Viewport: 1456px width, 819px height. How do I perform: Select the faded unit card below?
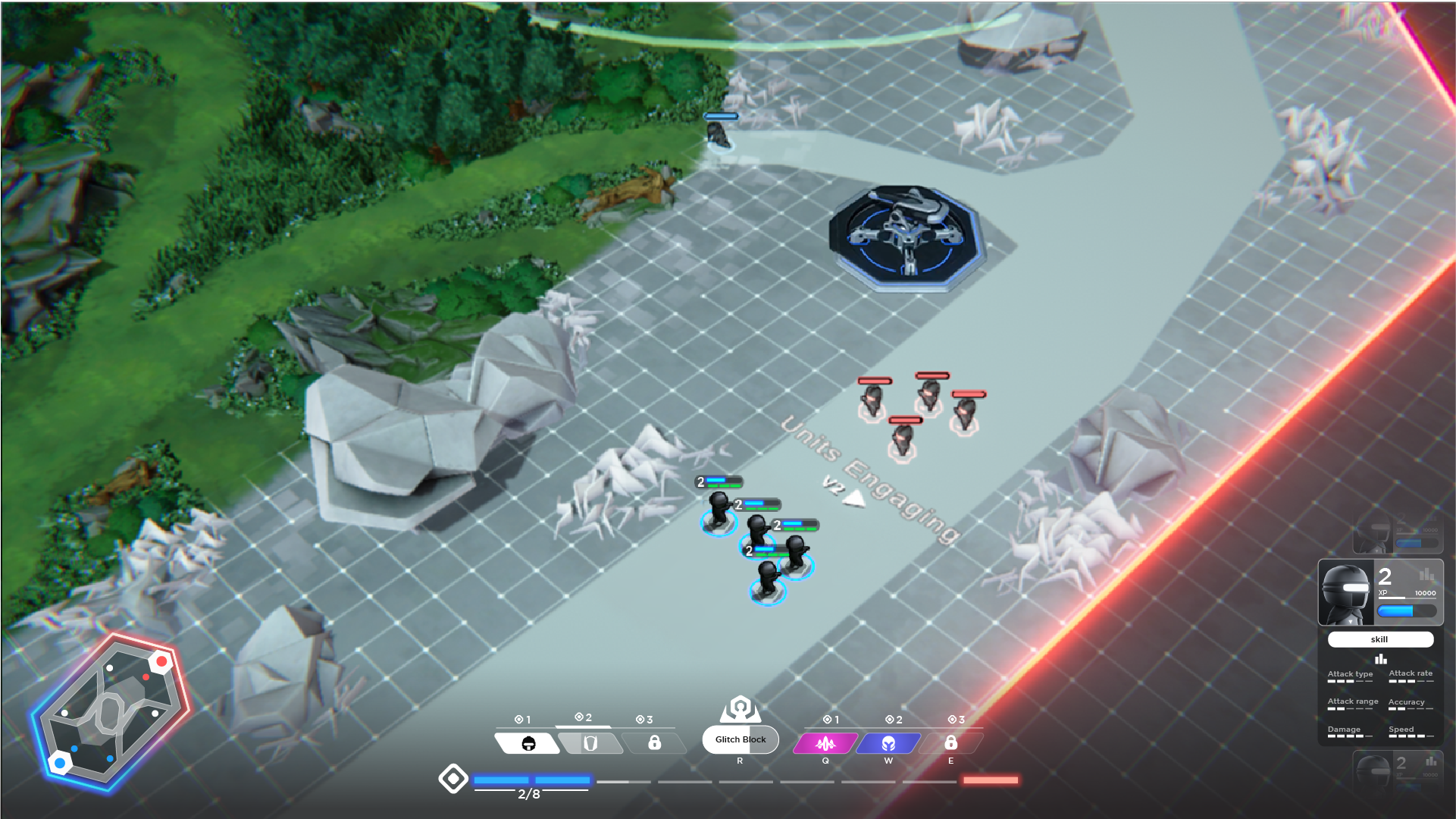click(x=1397, y=770)
